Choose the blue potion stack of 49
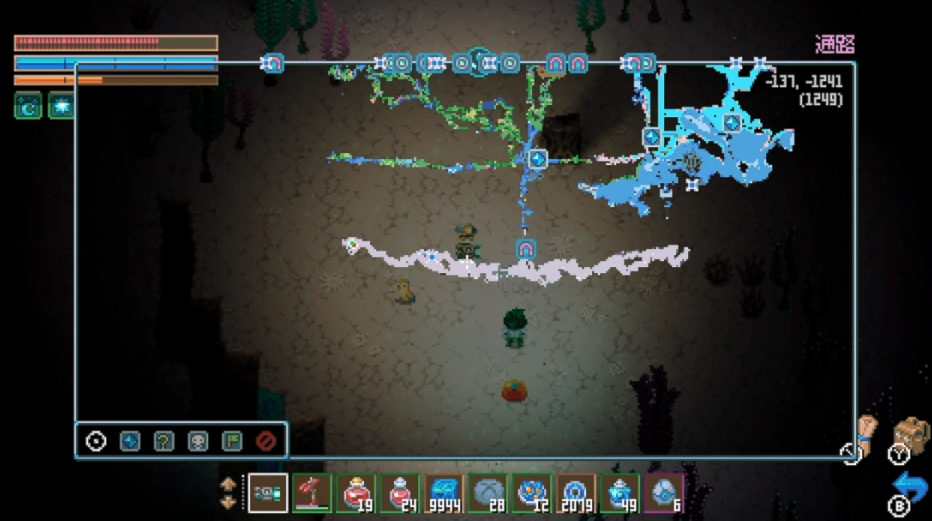Screen dimensions: 932x521 (620, 493)
